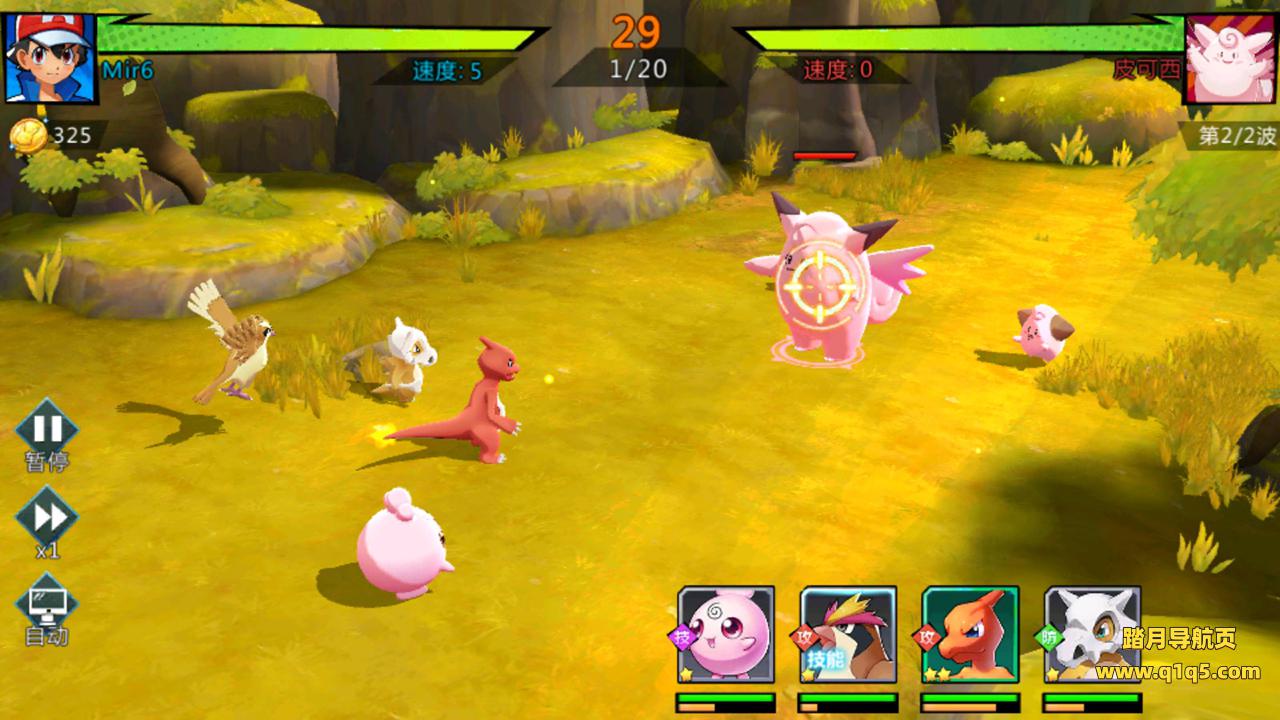This screenshot has width=1280, height=720.
Task: Enable auto battle with the 自动 button
Action: (x=47, y=603)
